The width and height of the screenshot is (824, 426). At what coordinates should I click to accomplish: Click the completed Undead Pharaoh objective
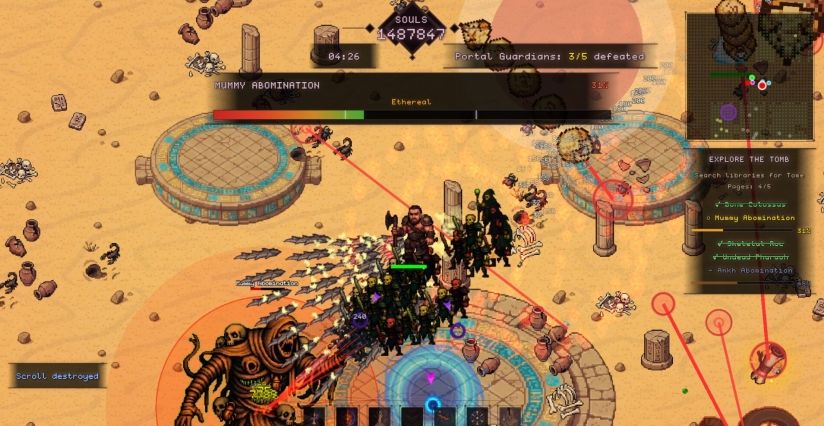(751, 257)
